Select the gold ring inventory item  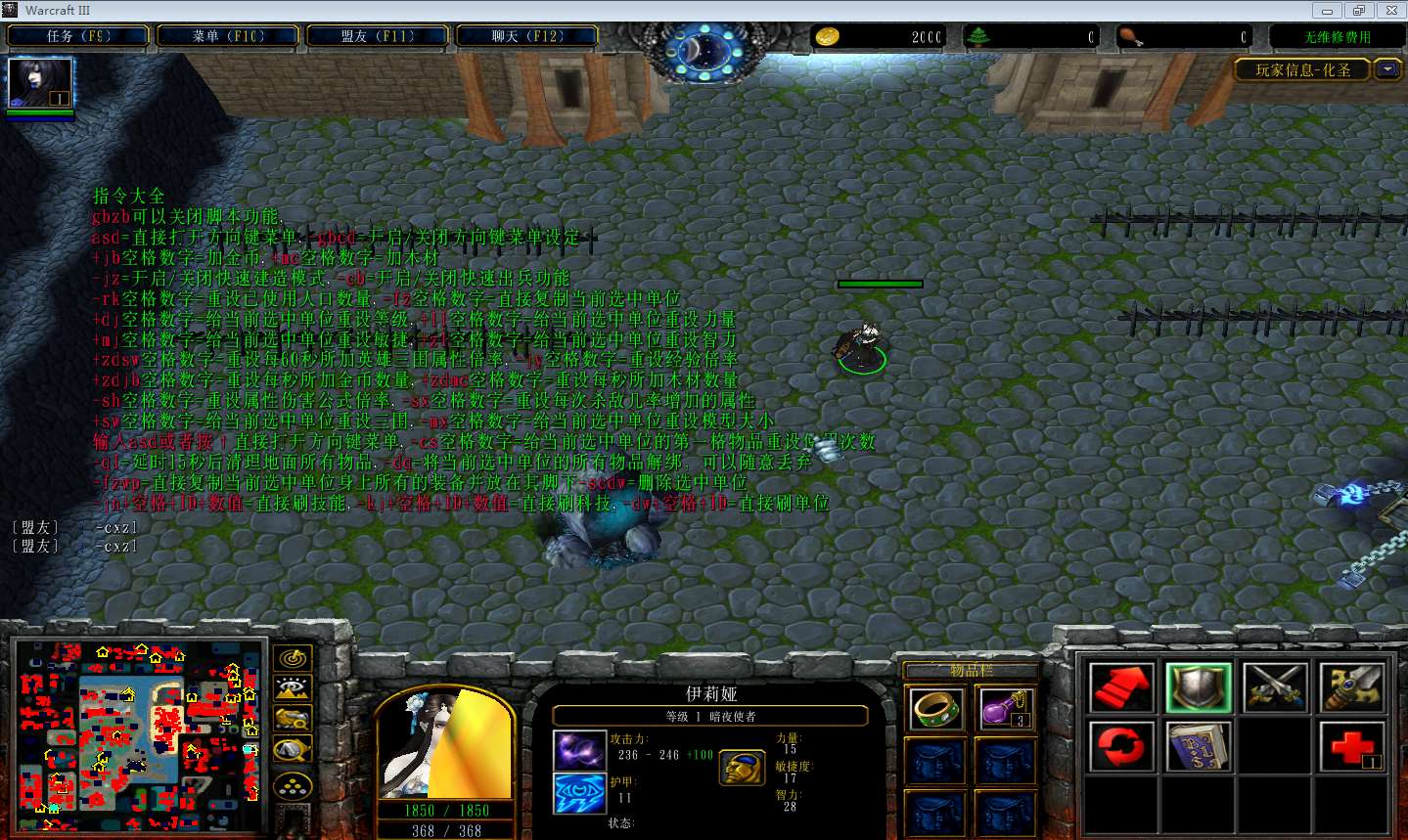(935, 708)
